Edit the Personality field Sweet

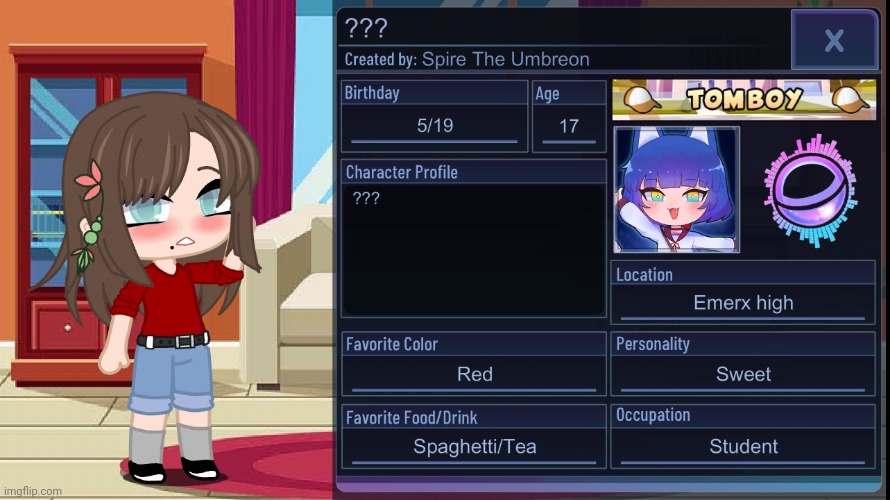tap(743, 374)
